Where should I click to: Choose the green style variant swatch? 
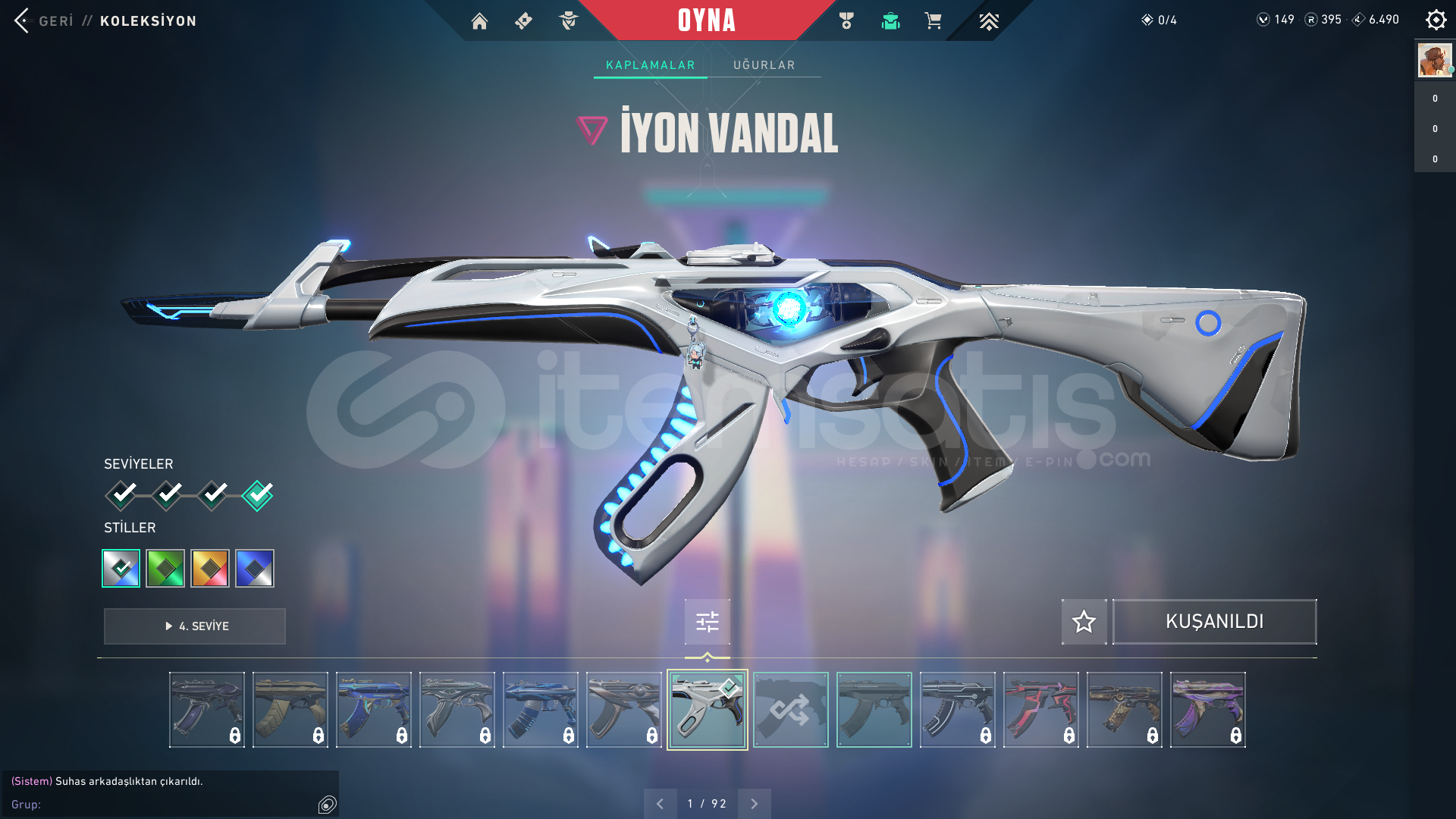[165, 568]
